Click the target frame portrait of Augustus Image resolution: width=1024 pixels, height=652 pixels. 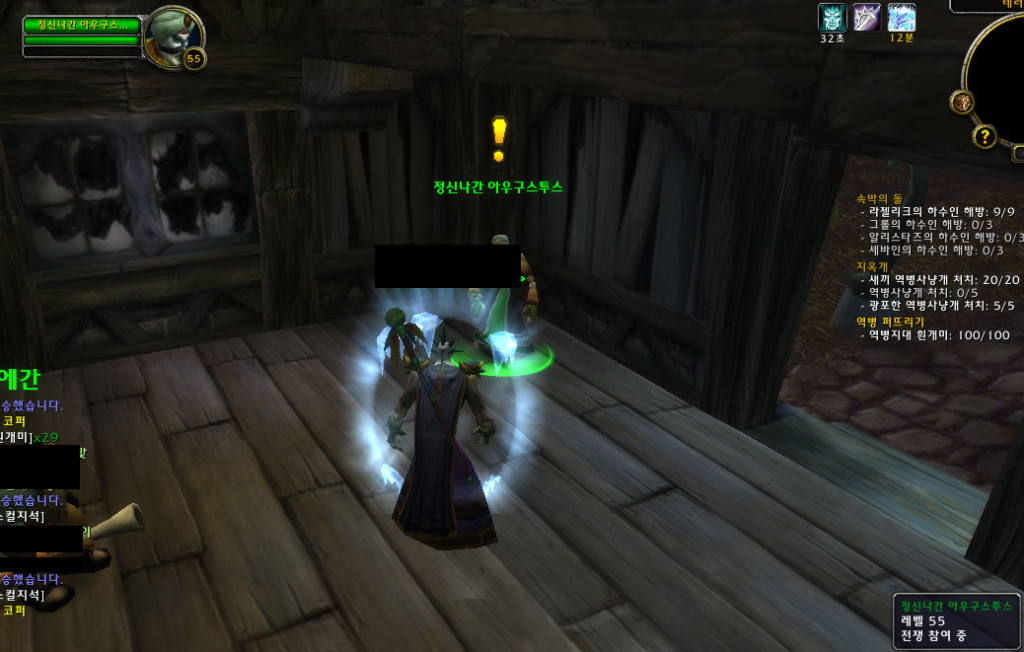(x=171, y=36)
